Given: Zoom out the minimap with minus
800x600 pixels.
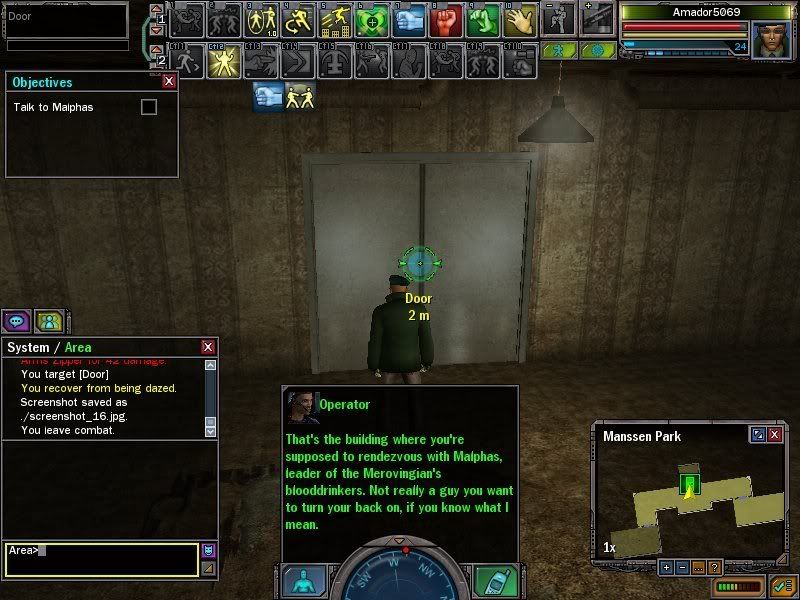Looking at the screenshot, I should coord(683,567).
